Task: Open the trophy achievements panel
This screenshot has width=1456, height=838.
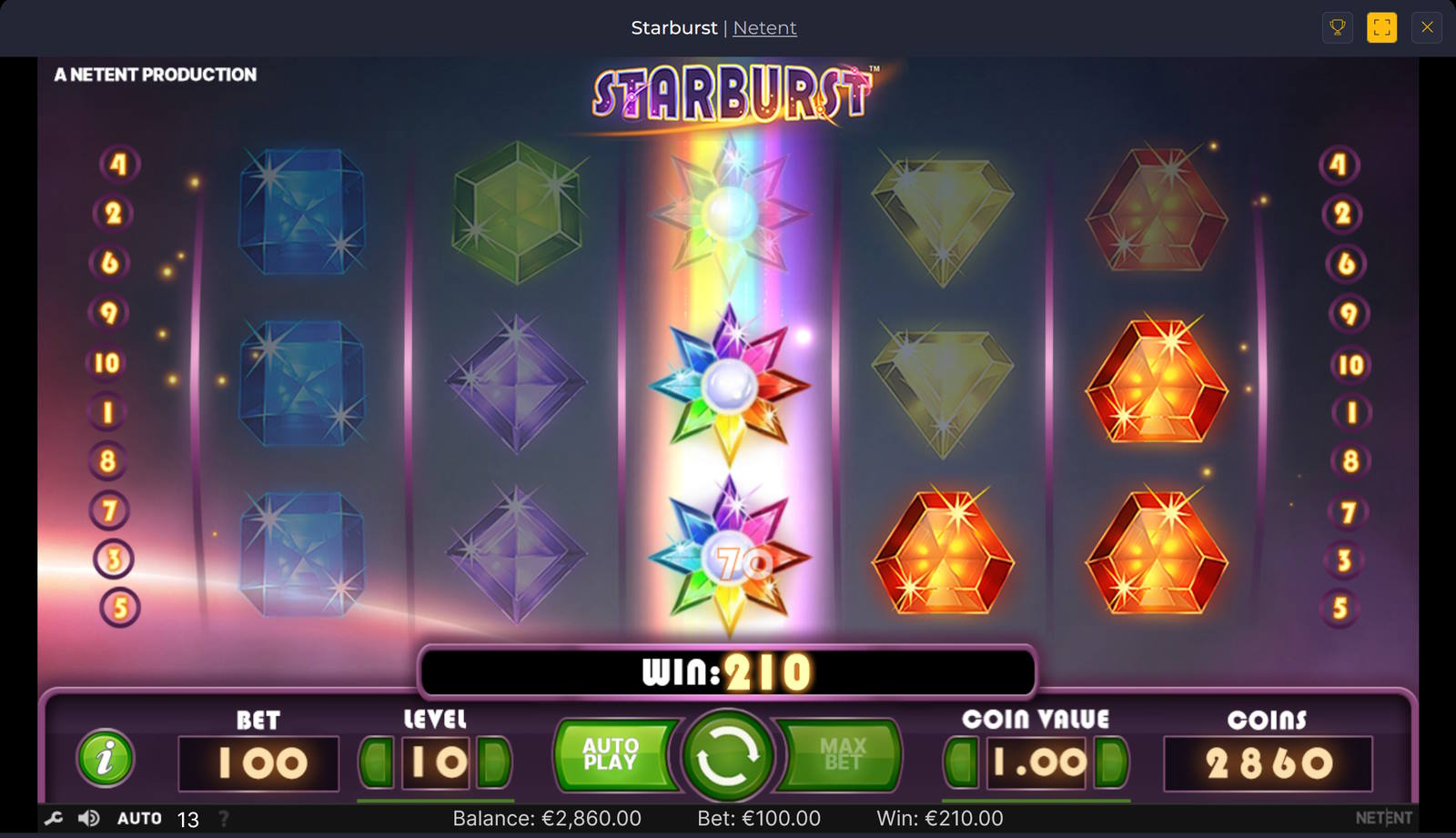Action: click(x=1337, y=27)
